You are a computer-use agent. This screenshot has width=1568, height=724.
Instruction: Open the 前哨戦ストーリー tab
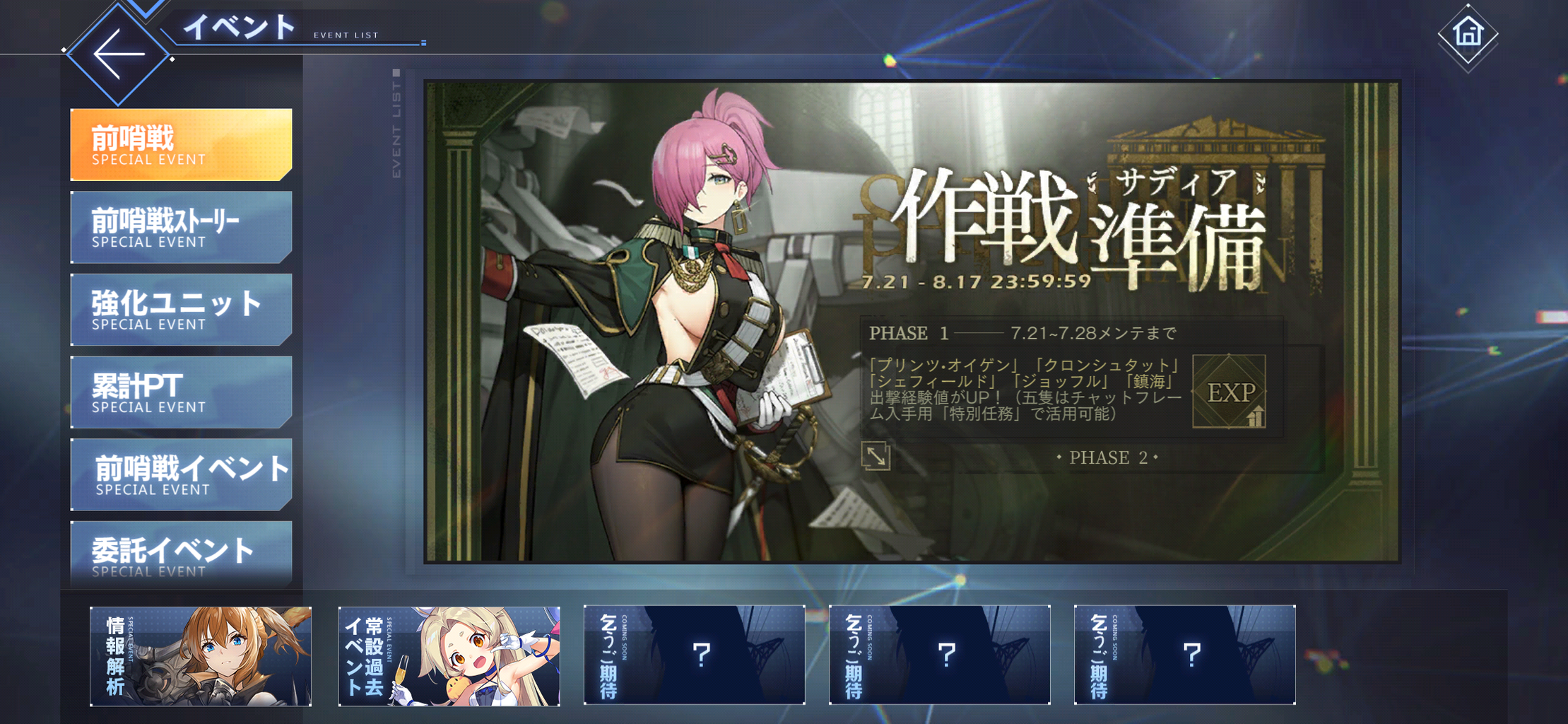[181, 227]
